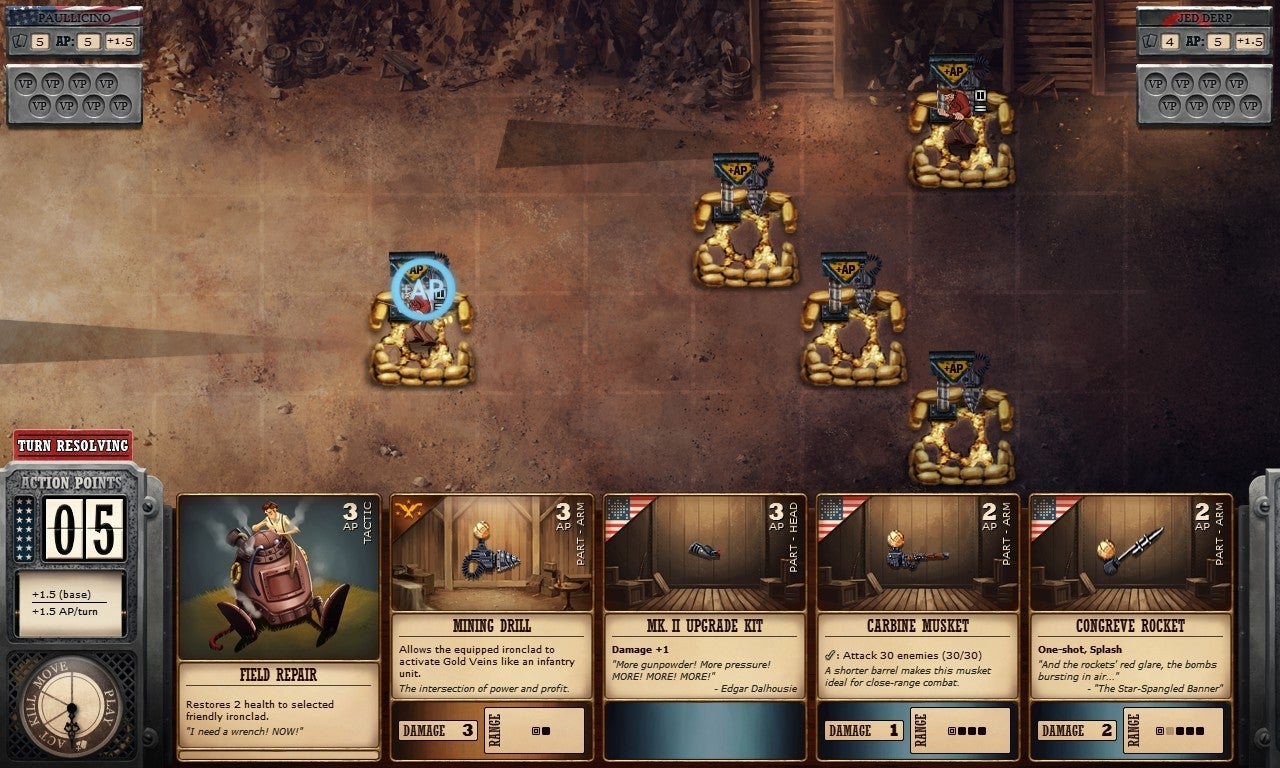
Task: Click the musket sprite on the Carbine Musket card
Action: tap(918, 552)
